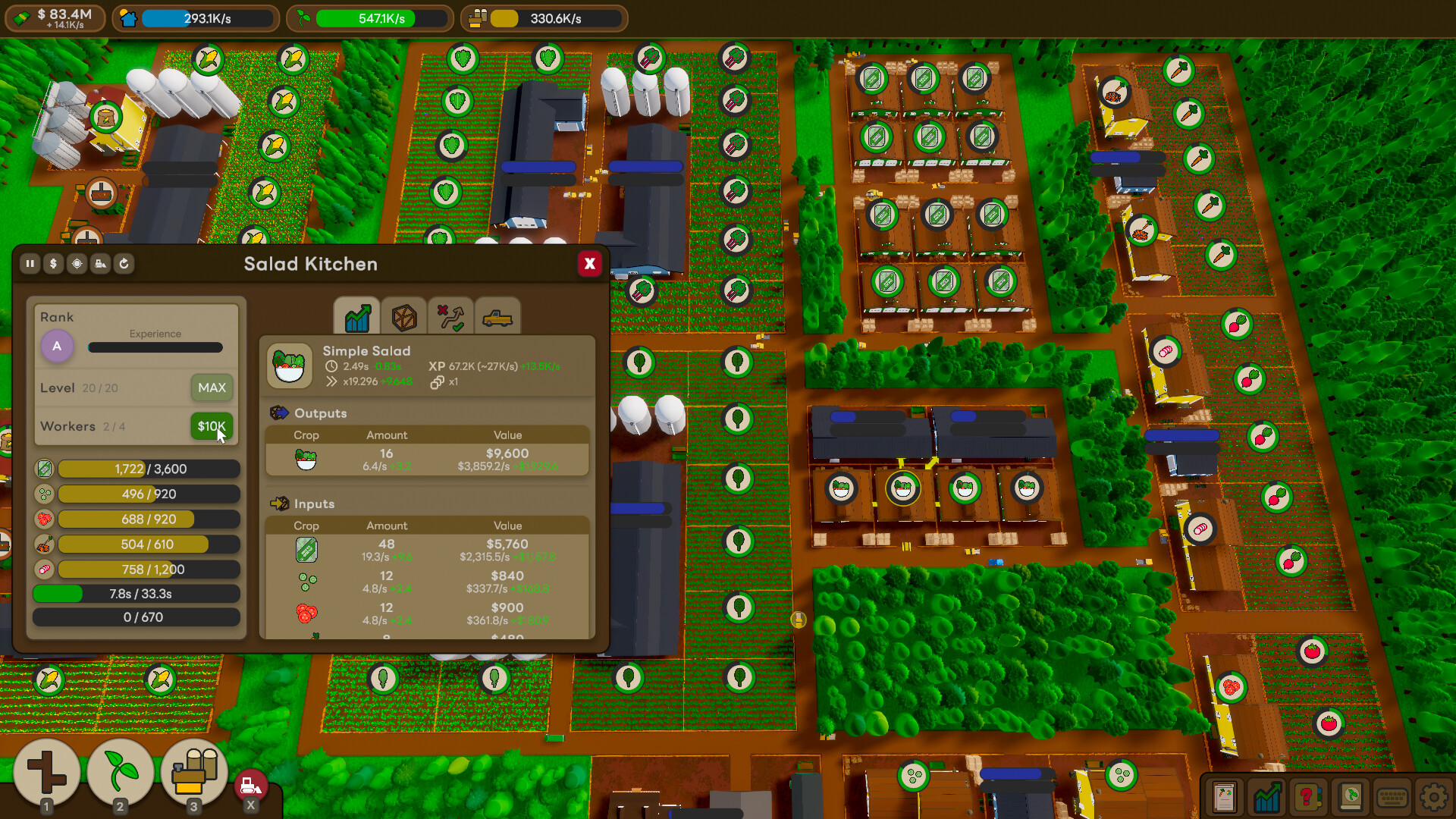Viewport: 1456px width, 819px height.
Task: Click the restart icon in Salad Kitchen header
Action: tap(125, 264)
